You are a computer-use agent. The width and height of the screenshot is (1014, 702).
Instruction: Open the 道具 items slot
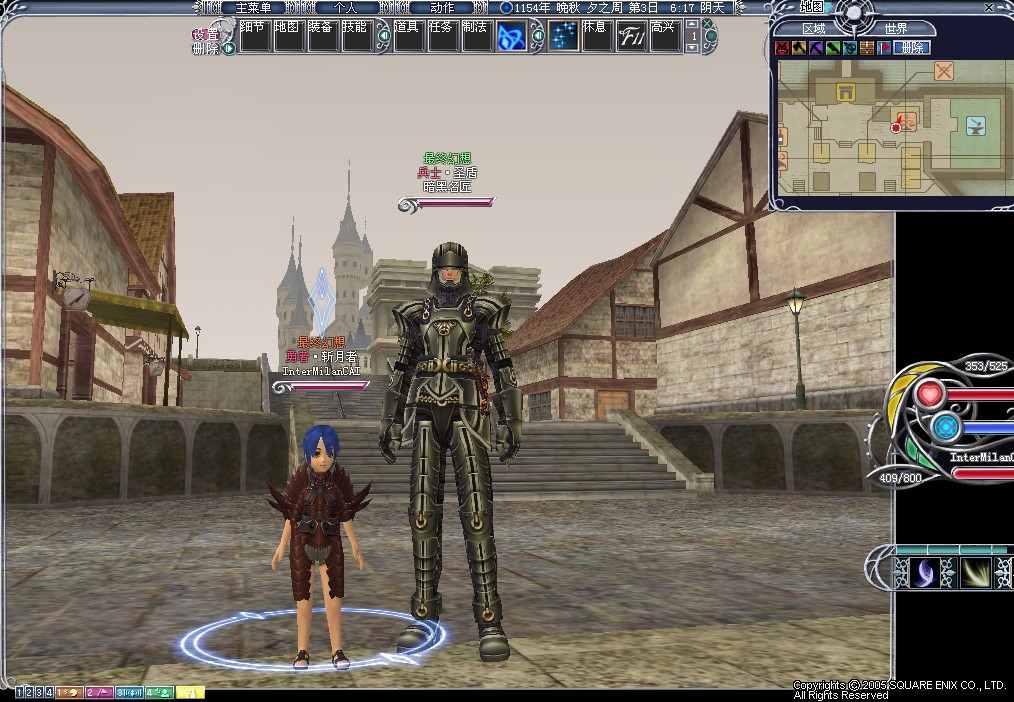click(x=407, y=36)
